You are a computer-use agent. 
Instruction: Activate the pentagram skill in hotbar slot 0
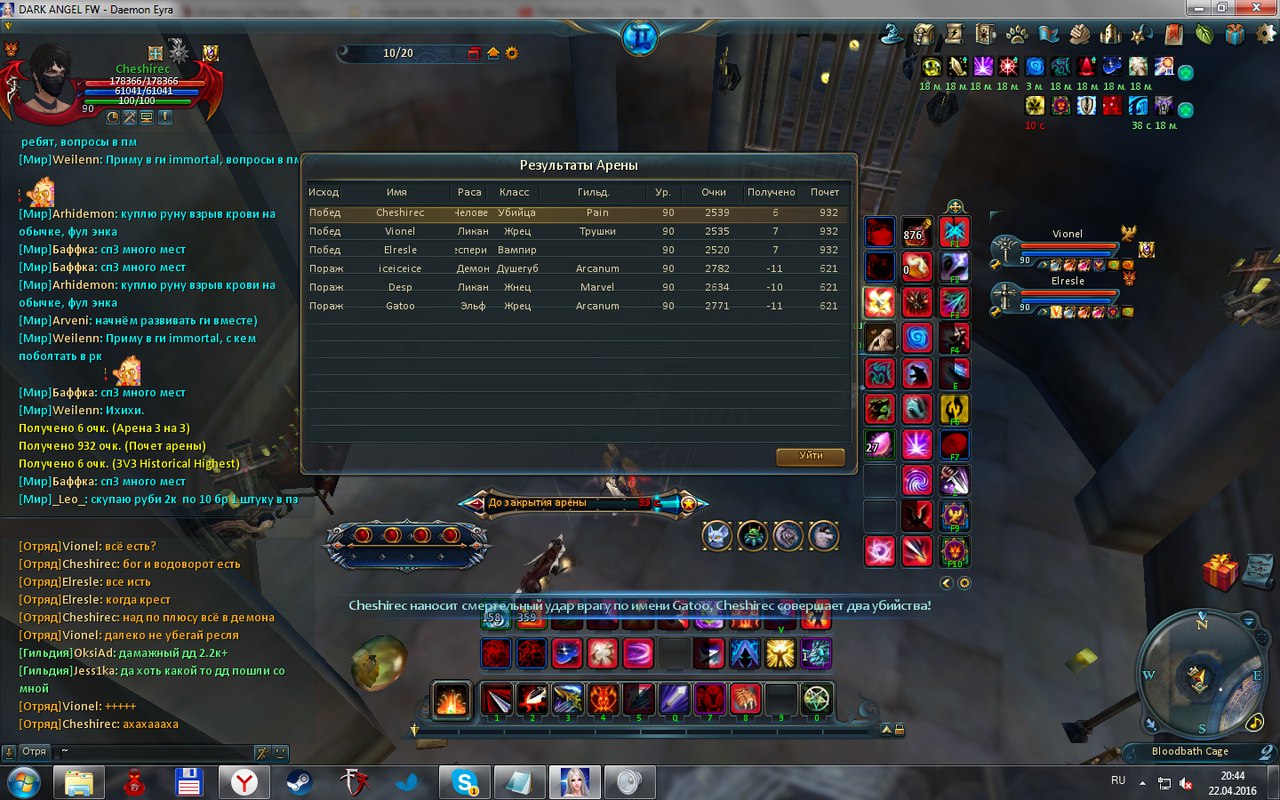818,699
